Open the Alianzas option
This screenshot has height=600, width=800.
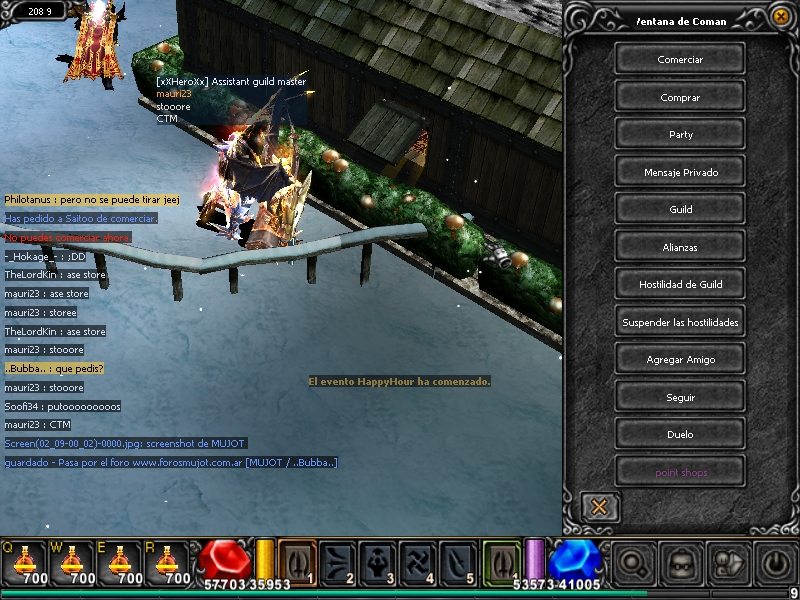point(680,247)
